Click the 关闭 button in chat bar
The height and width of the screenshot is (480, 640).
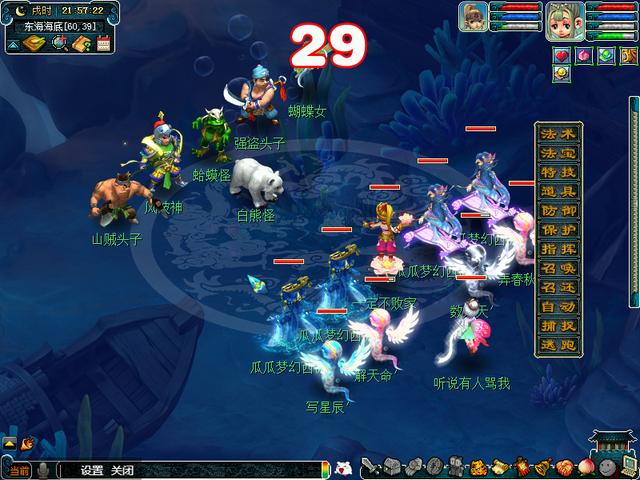(122, 470)
